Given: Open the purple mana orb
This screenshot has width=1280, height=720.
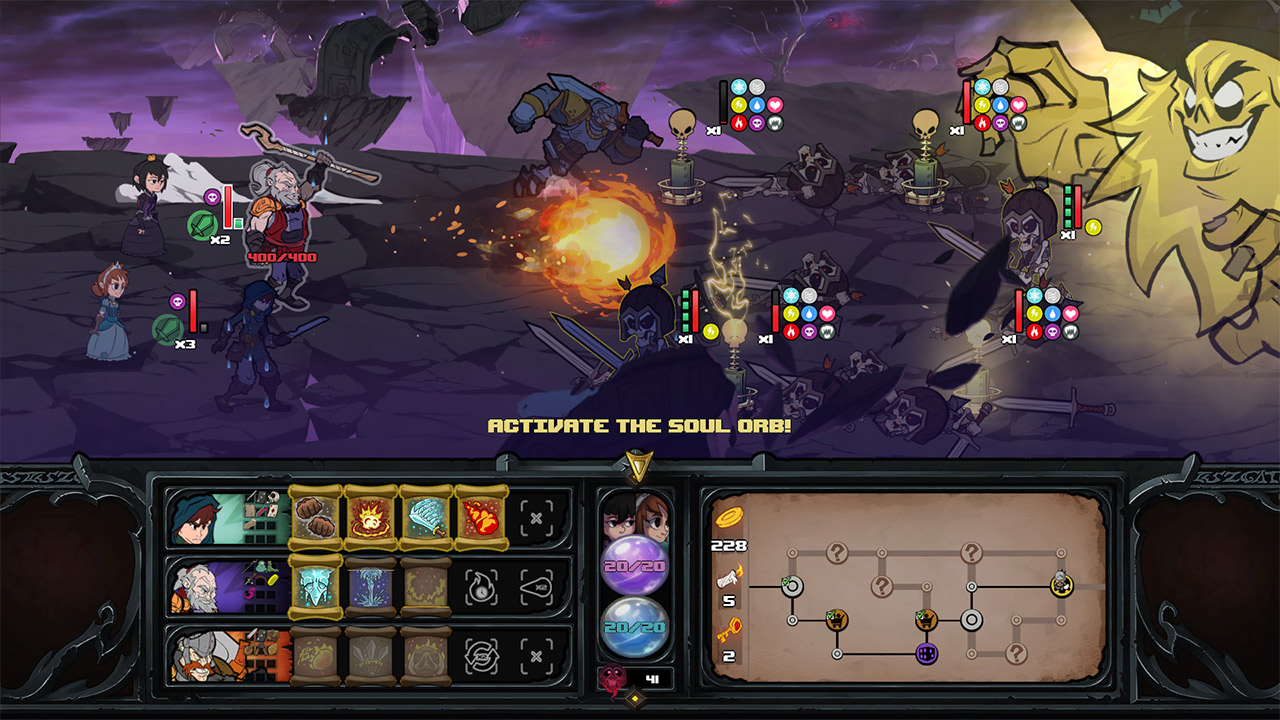Looking at the screenshot, I should point(635,563).
